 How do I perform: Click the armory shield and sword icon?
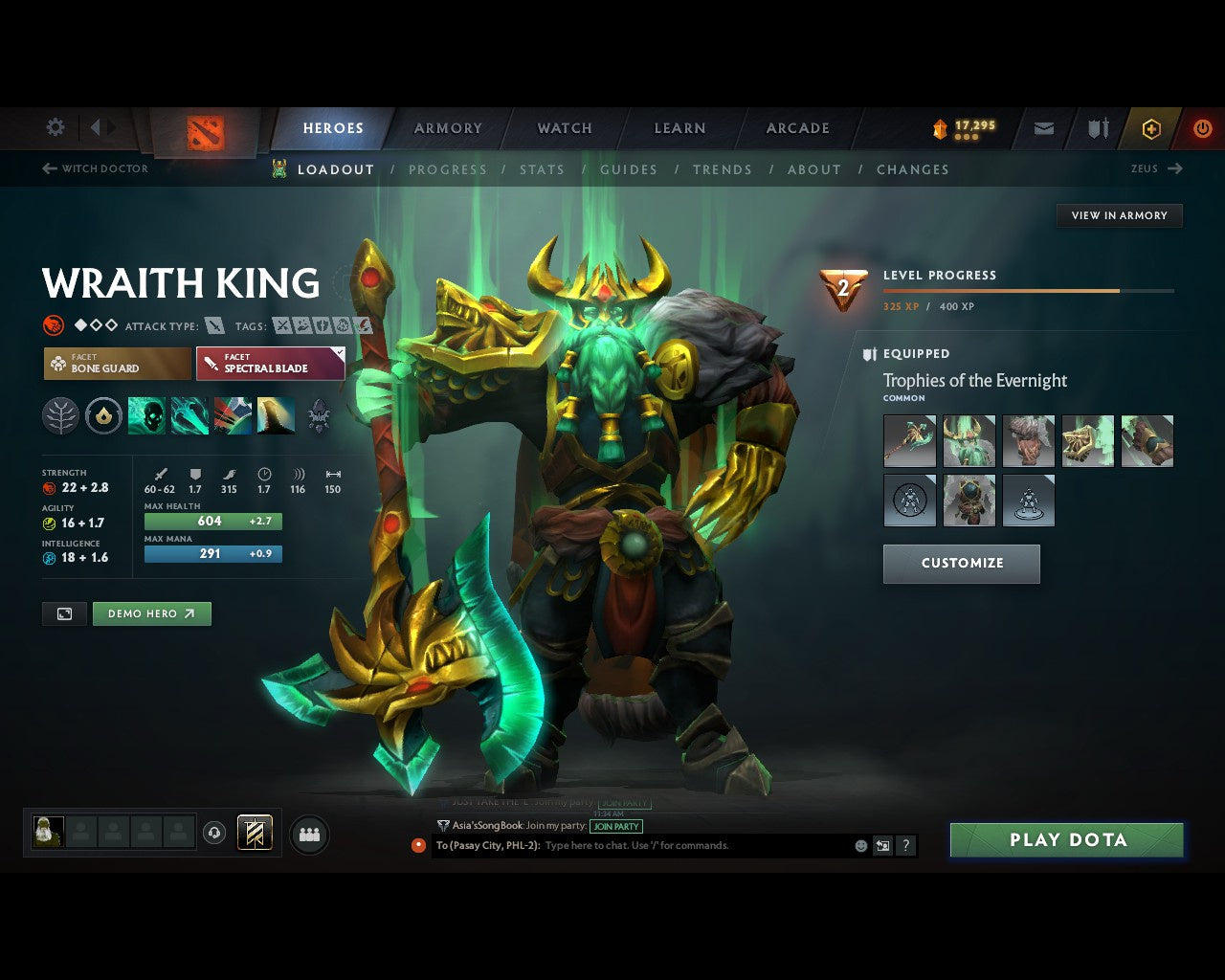1097,127
